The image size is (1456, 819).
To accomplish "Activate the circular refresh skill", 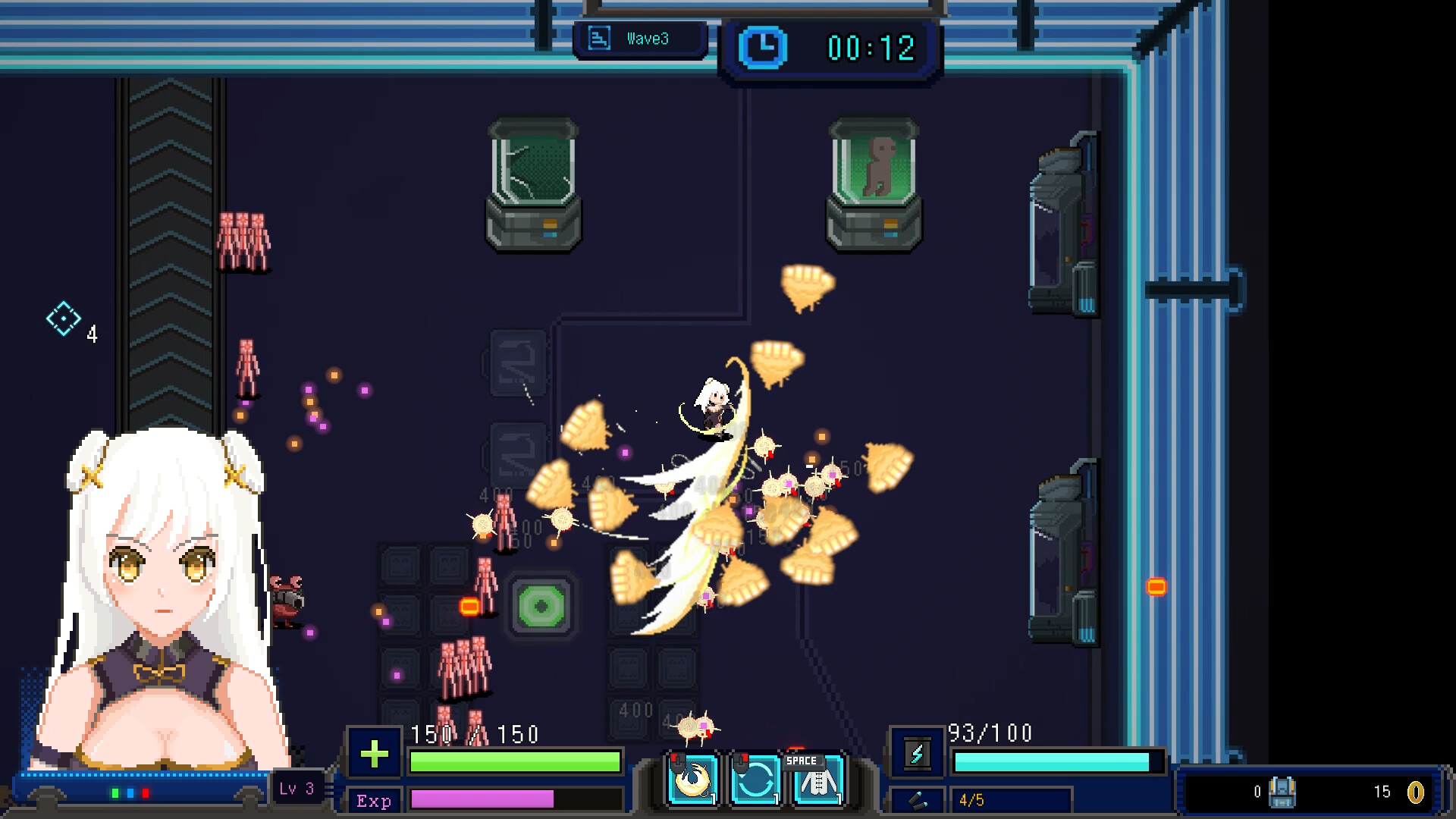I will tap(755, 781).
